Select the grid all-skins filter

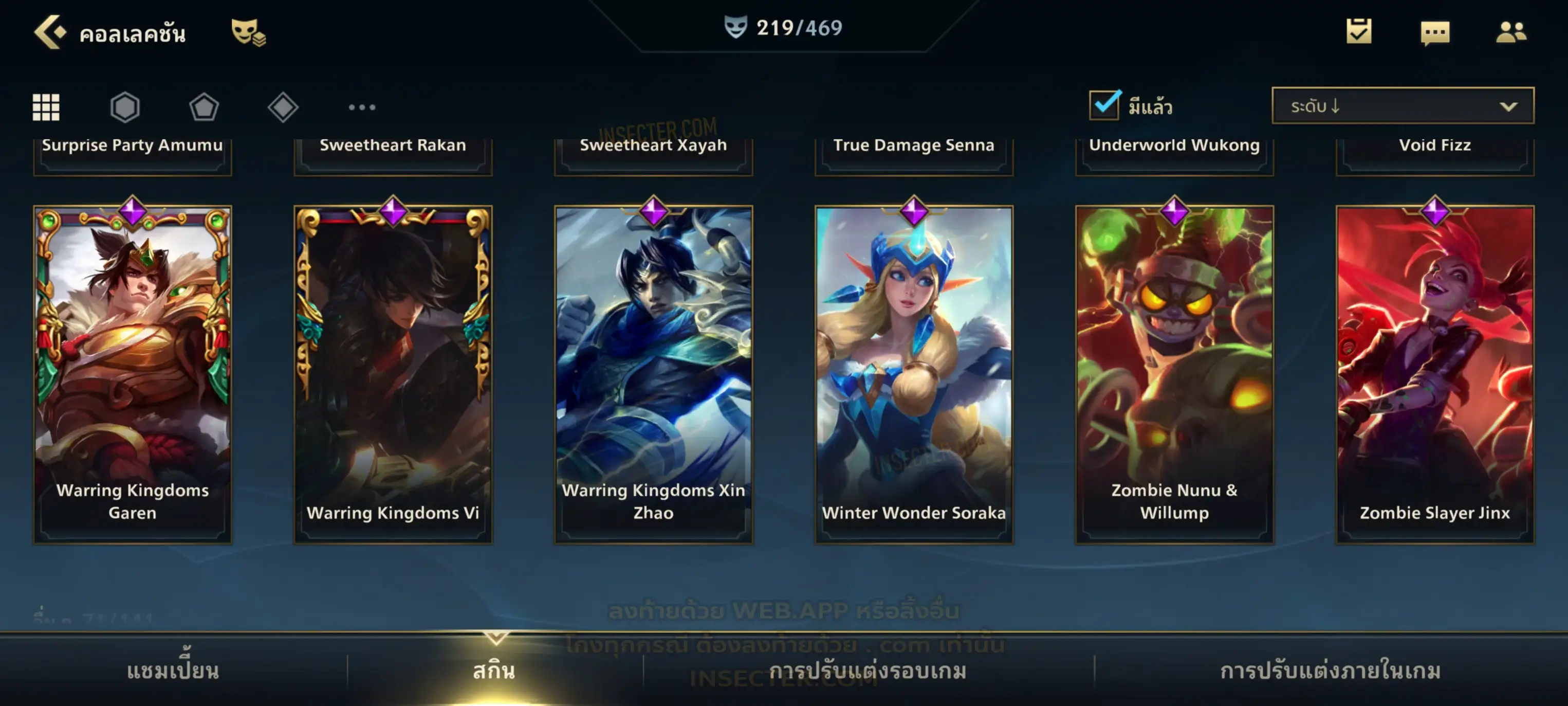(x=46, y=107)
